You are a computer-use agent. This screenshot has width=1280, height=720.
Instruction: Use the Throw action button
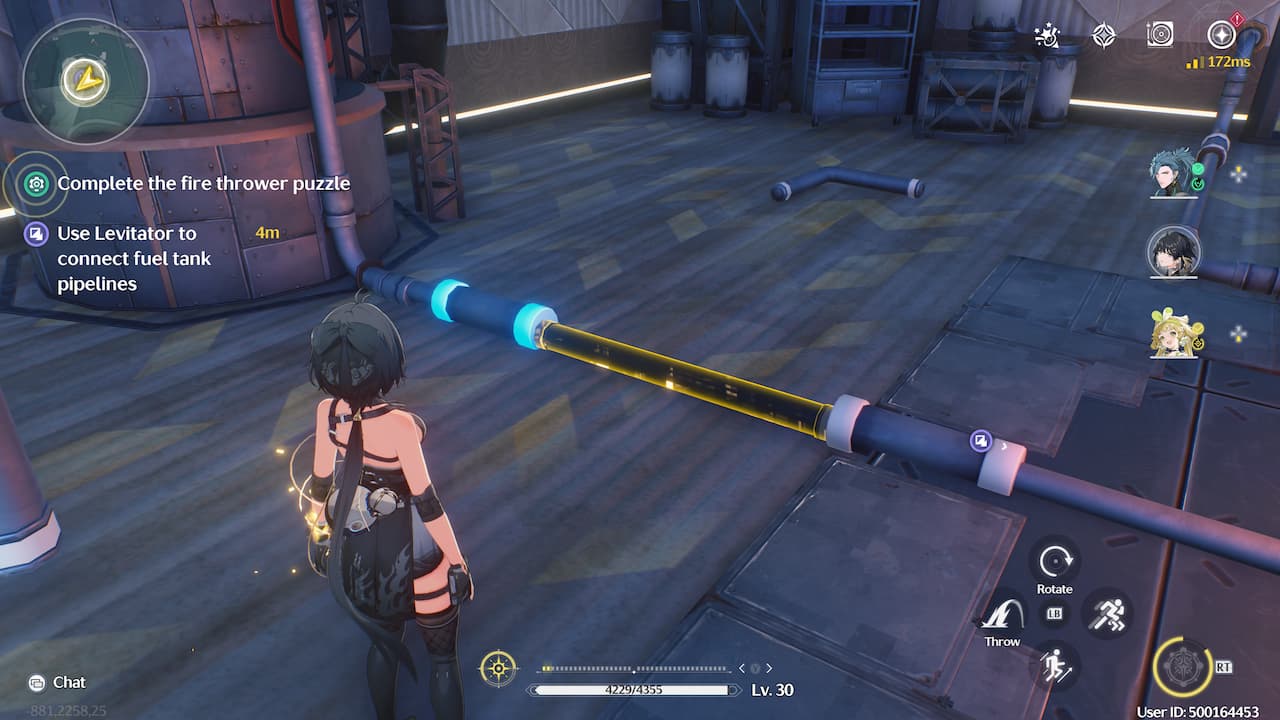1001,614
